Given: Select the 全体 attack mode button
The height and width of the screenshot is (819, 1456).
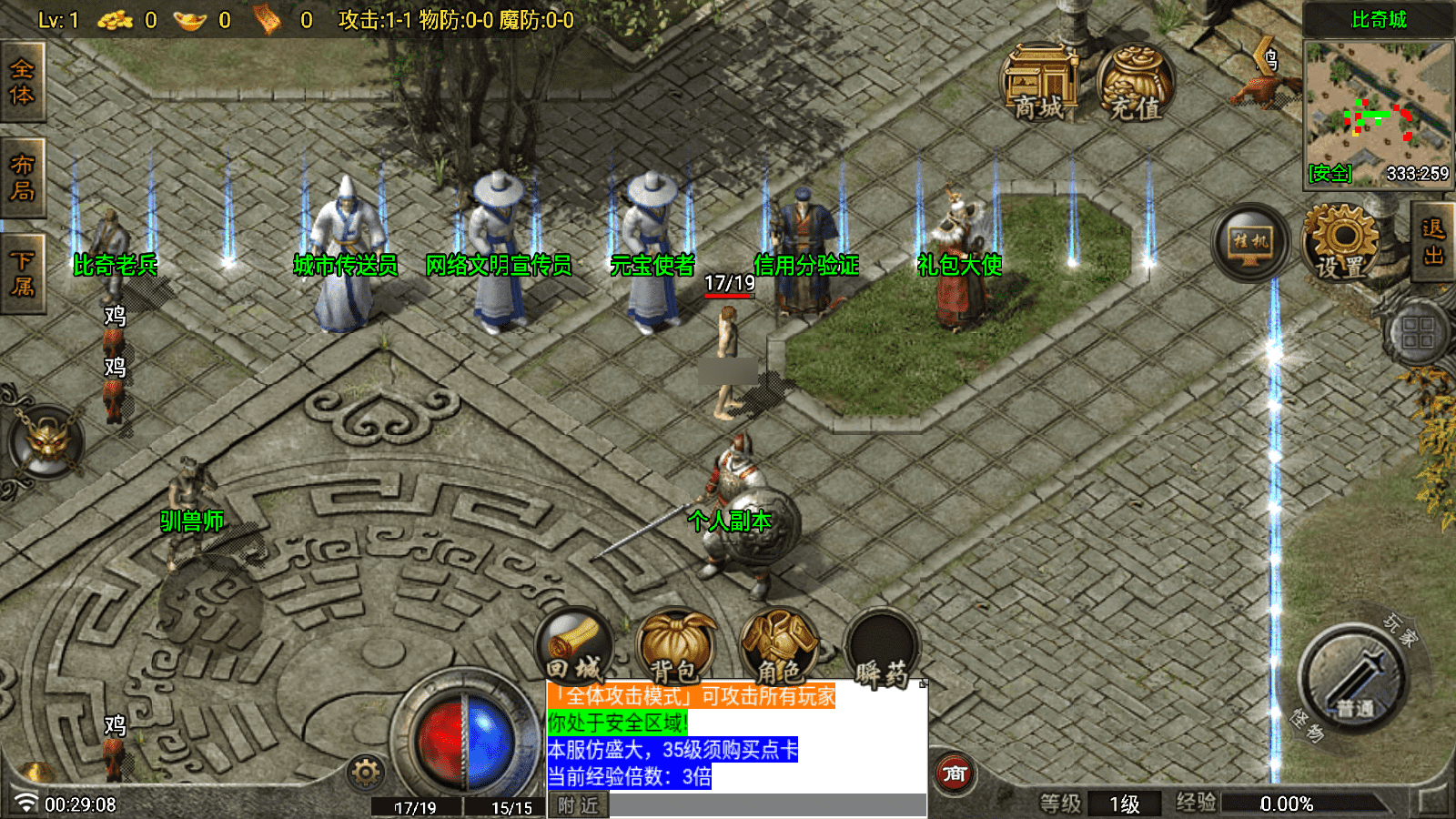Looking at the screenshot, I should tap(22, 83).
